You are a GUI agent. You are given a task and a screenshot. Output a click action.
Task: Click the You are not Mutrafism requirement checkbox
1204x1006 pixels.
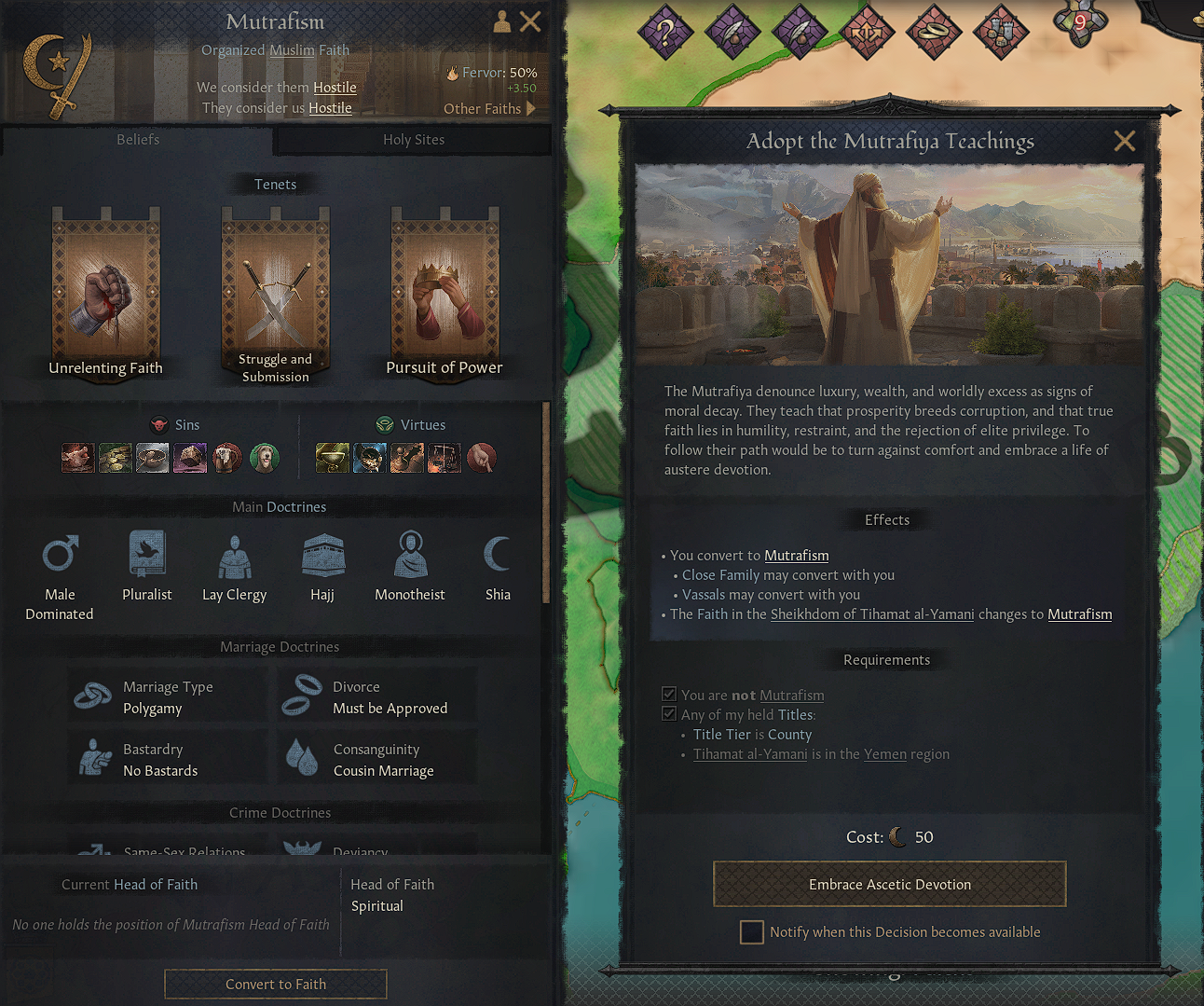coord(669,694)
